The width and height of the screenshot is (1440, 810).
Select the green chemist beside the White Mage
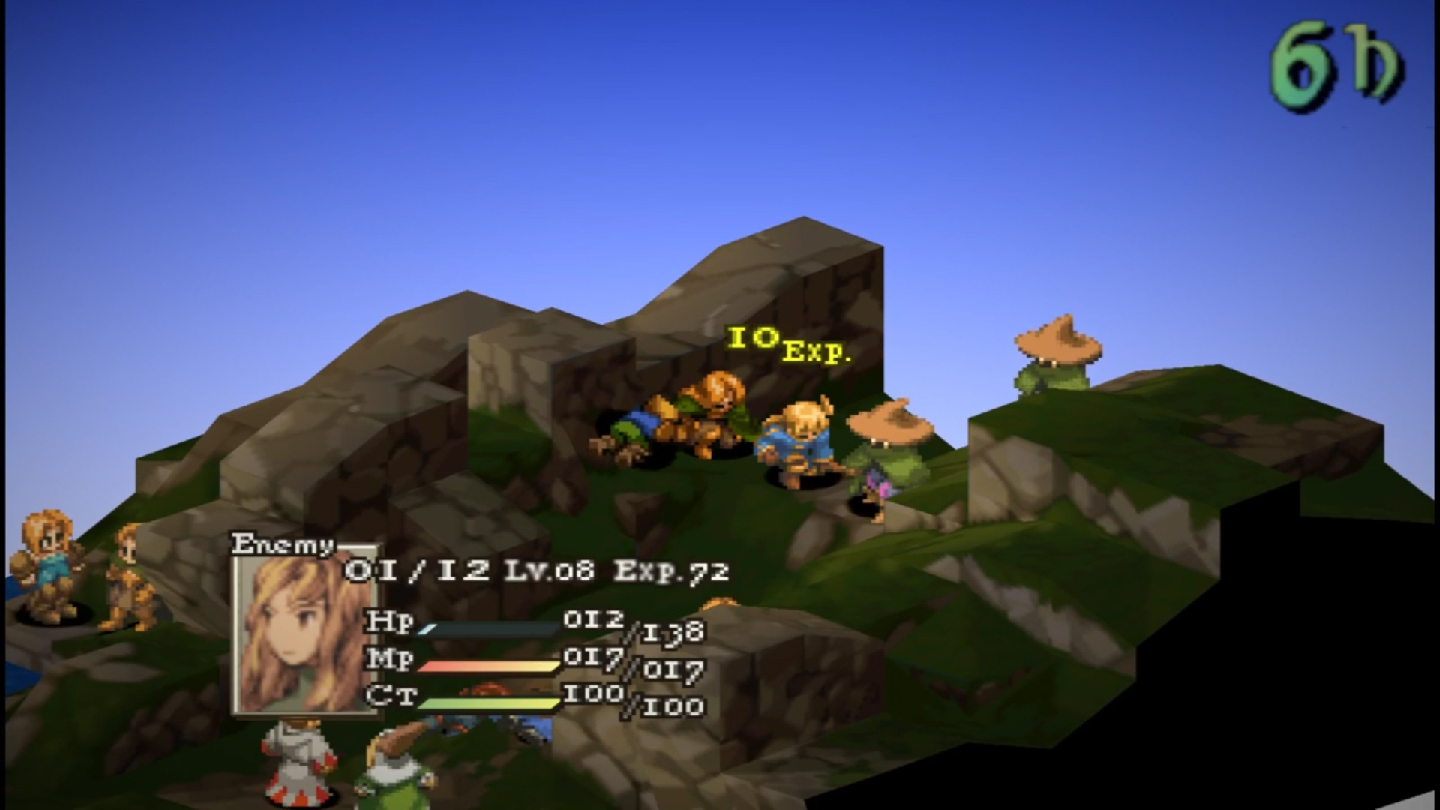[395, 770]
